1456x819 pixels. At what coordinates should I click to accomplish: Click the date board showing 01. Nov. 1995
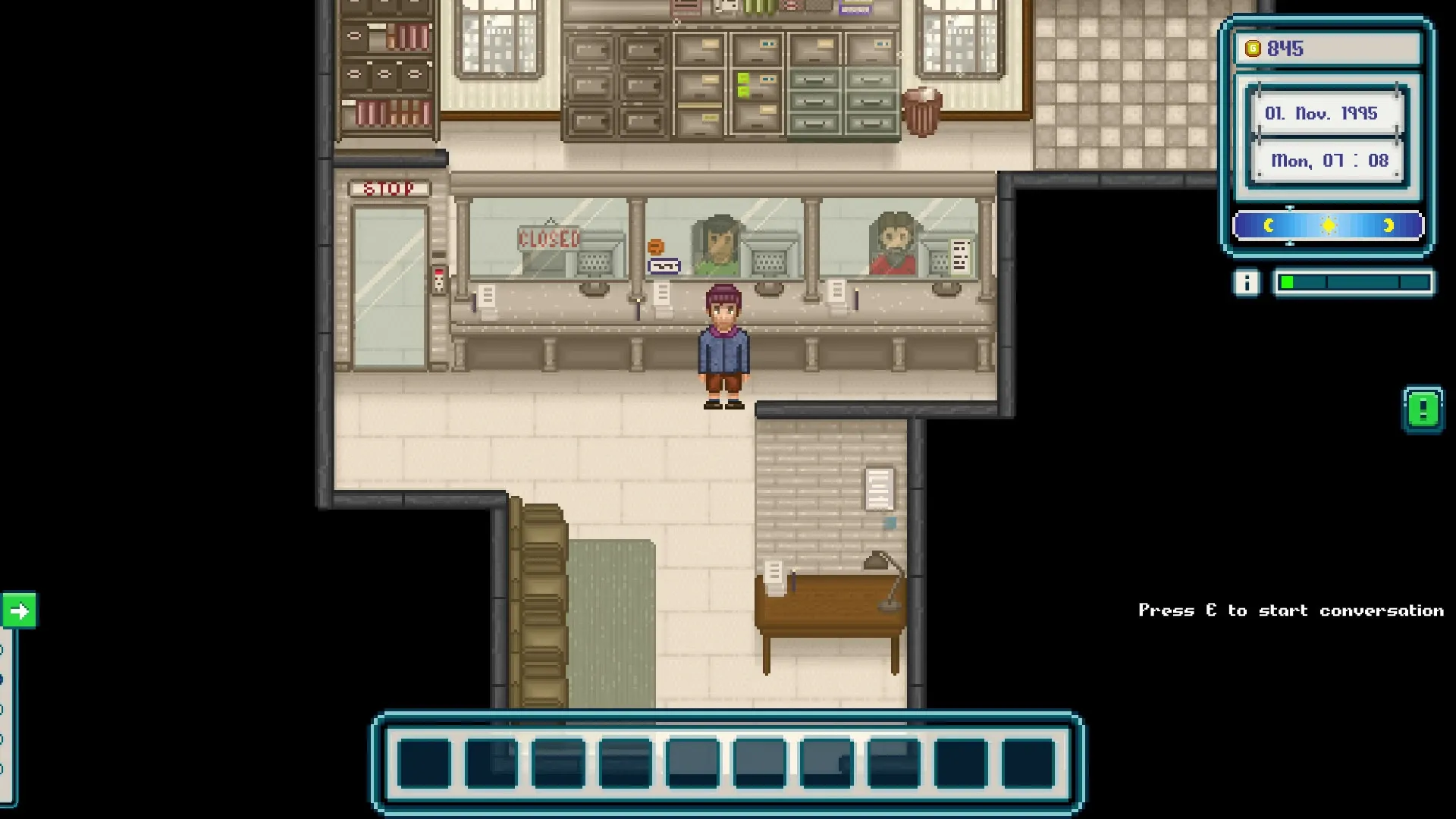tap(1326, 114)
